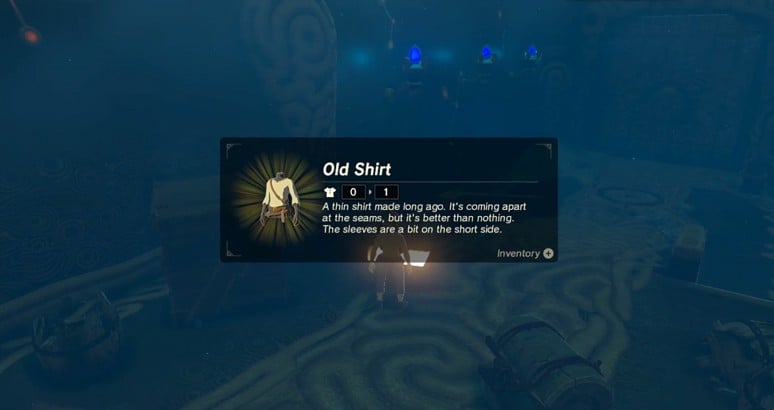Select the Old Shirt item icon
Screen dimensions: 774x410
pos(274,198)
